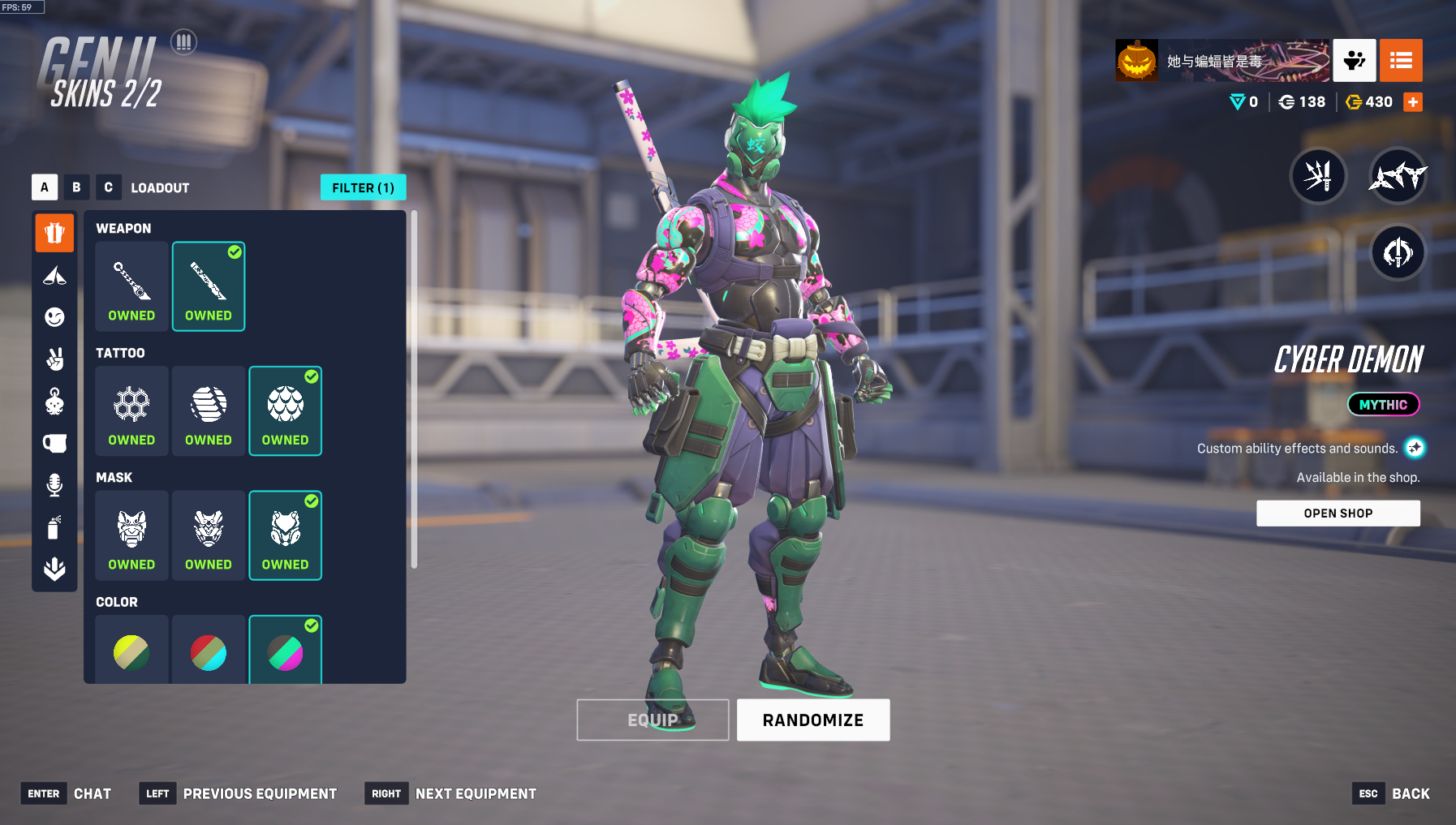The image size is (1456, 825).
Task: Select the honeycomb tattoo pattern
Action: pyautogui.click(x=131, y=410)
